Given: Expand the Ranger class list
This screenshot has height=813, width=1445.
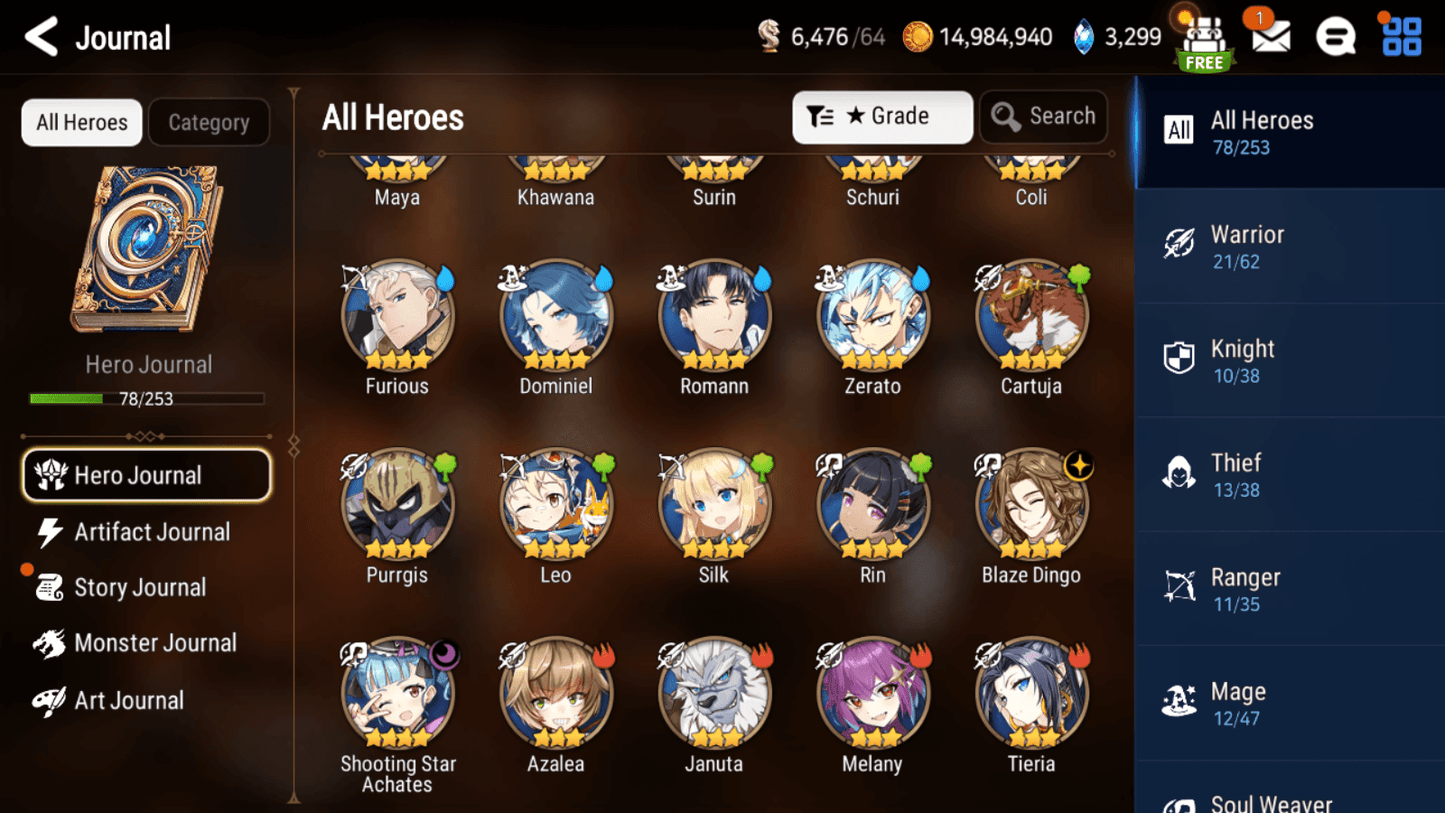Looking at the screenshot, I should 1290,588.
